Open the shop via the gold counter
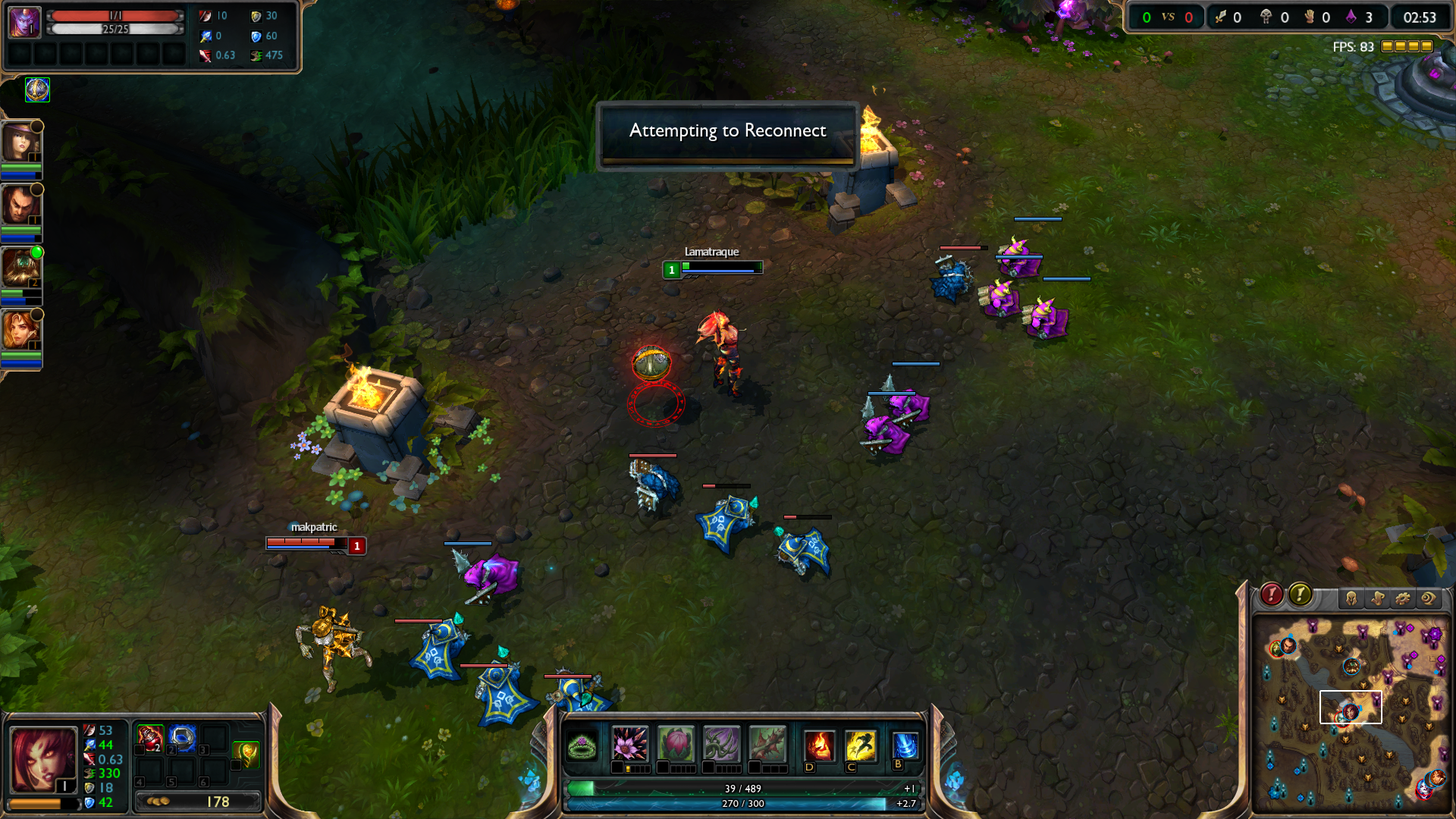The image size is (1456, 819). tap(197, 802)
